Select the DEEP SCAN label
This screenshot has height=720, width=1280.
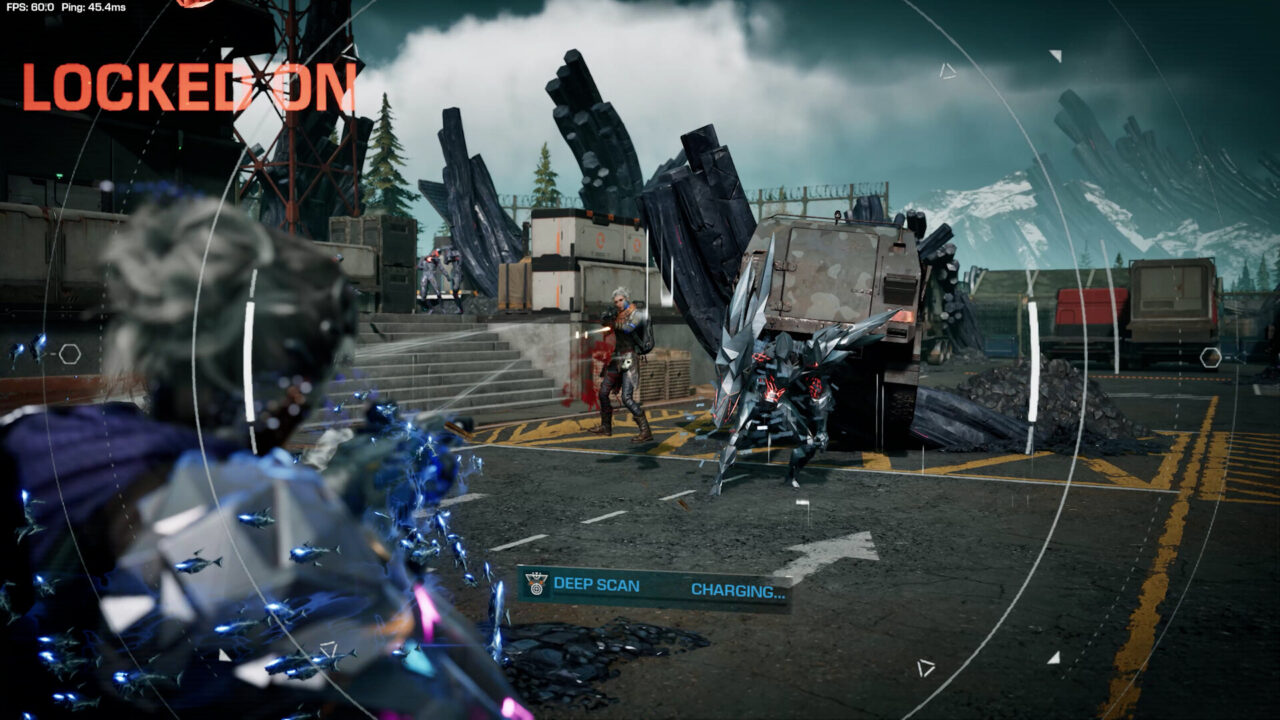coord(597,584)
